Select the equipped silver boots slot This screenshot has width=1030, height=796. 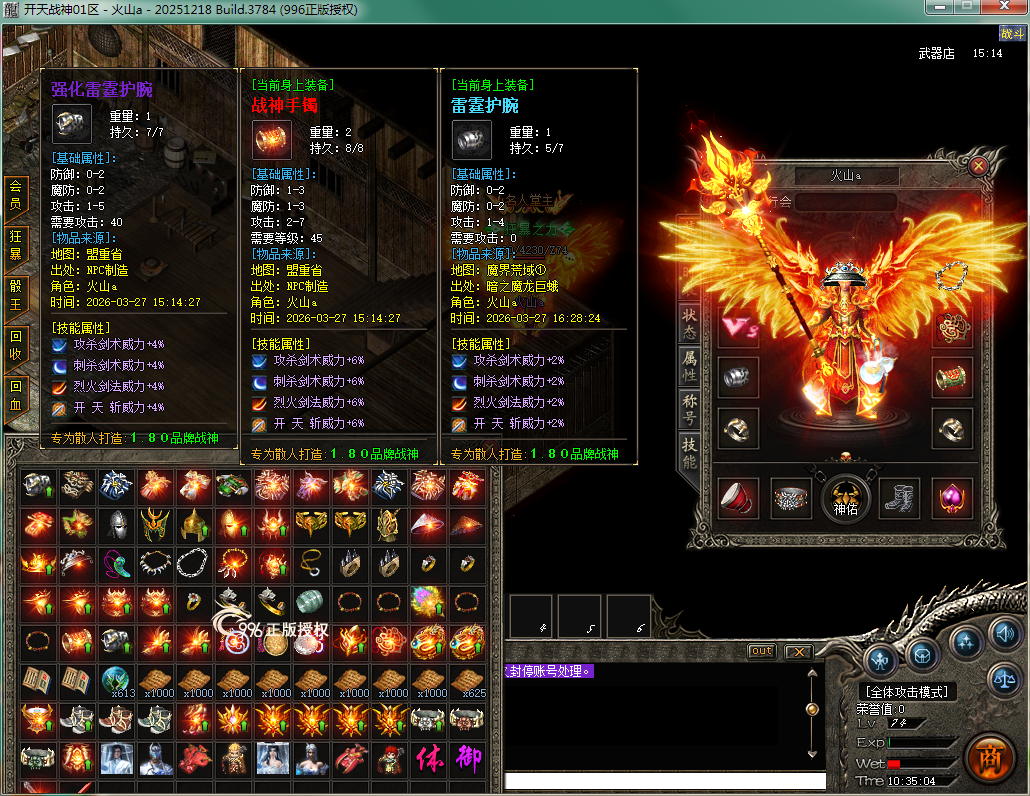899,498
